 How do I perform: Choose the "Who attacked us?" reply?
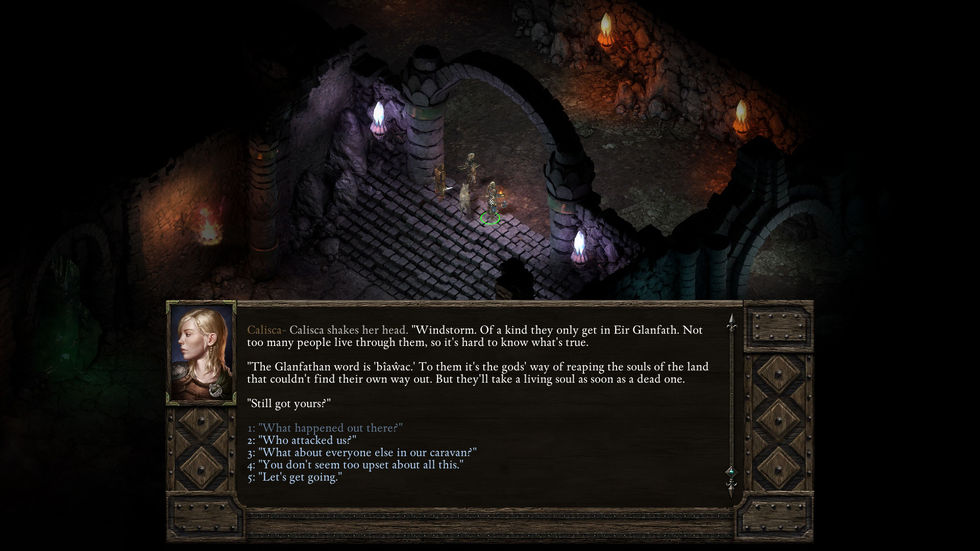307,440
